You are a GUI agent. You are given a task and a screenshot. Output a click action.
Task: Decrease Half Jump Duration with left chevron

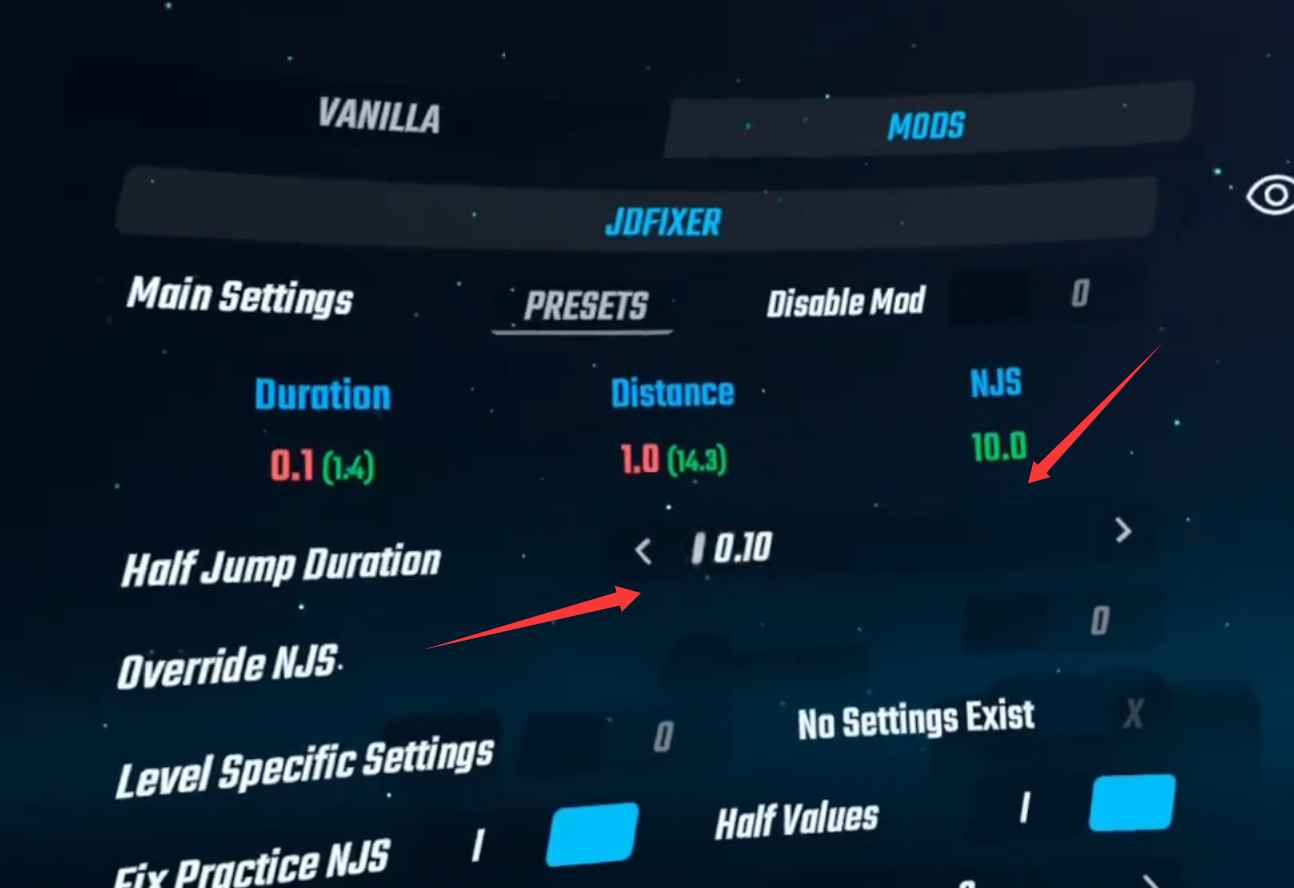point(644,550)
